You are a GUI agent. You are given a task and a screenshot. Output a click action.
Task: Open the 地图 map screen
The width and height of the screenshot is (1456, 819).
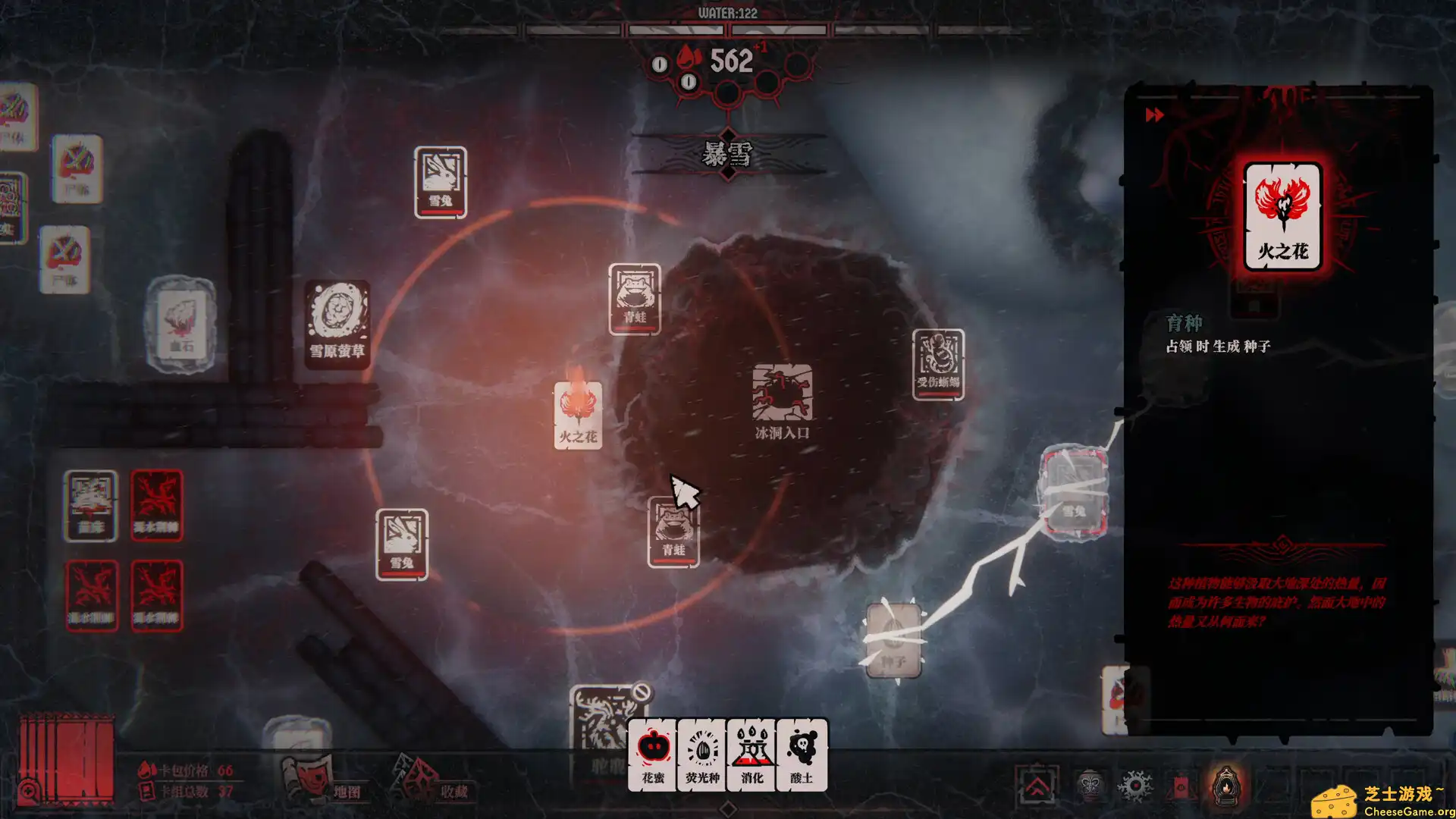(x=349, y=789)
